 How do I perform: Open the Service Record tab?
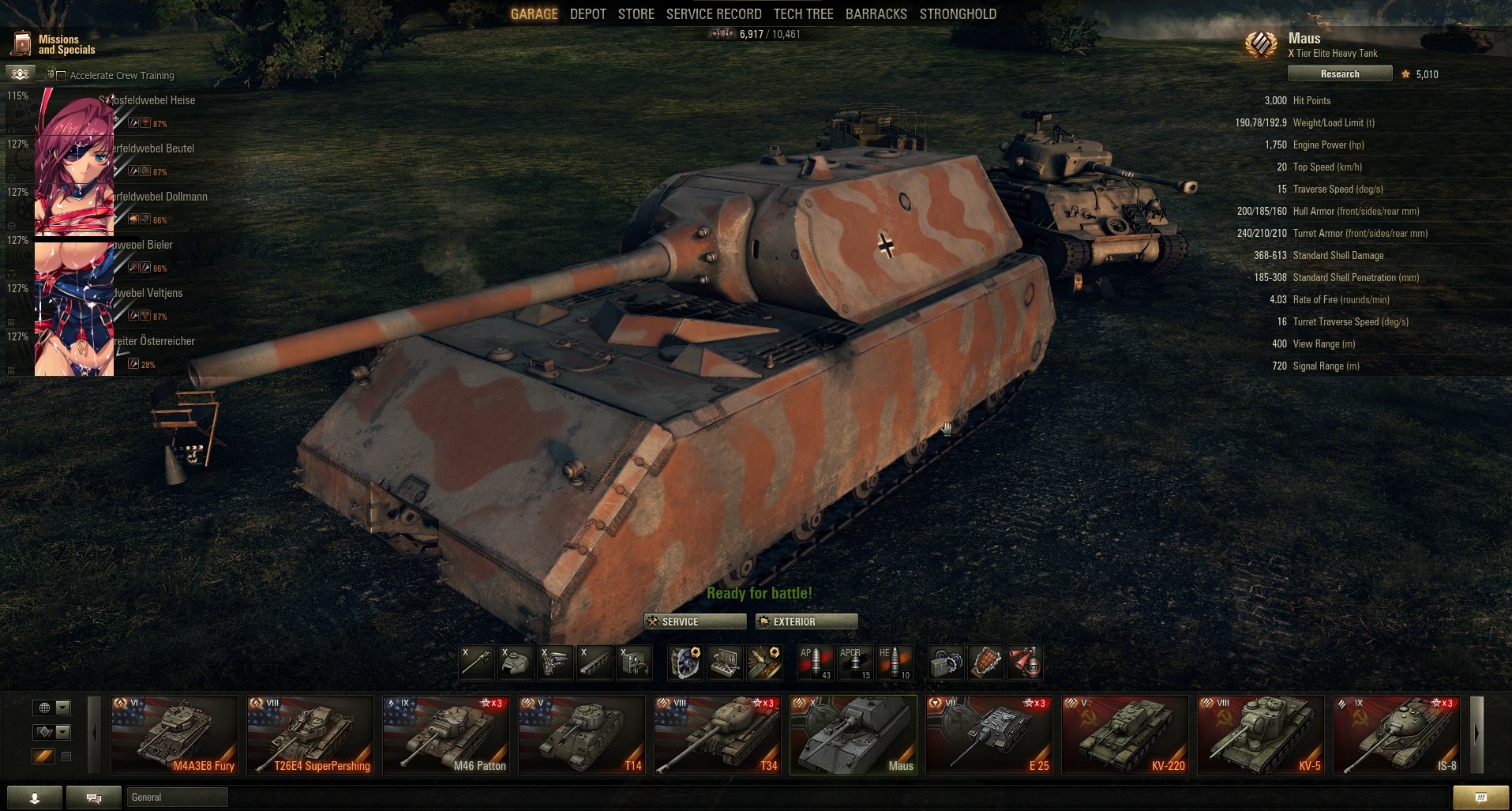coord(713,14)
